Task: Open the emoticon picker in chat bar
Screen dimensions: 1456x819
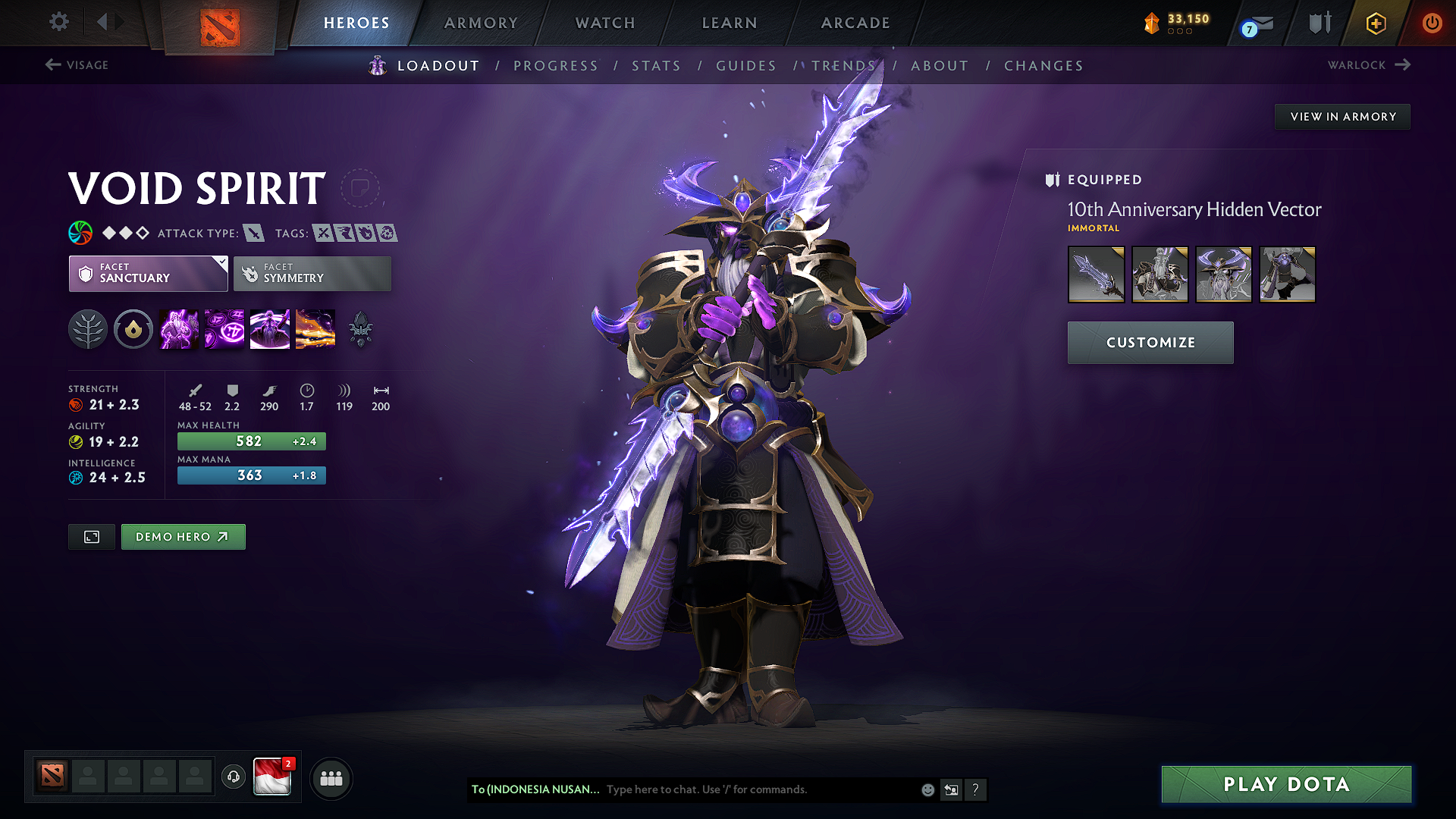Action: (x=927, y=789)
